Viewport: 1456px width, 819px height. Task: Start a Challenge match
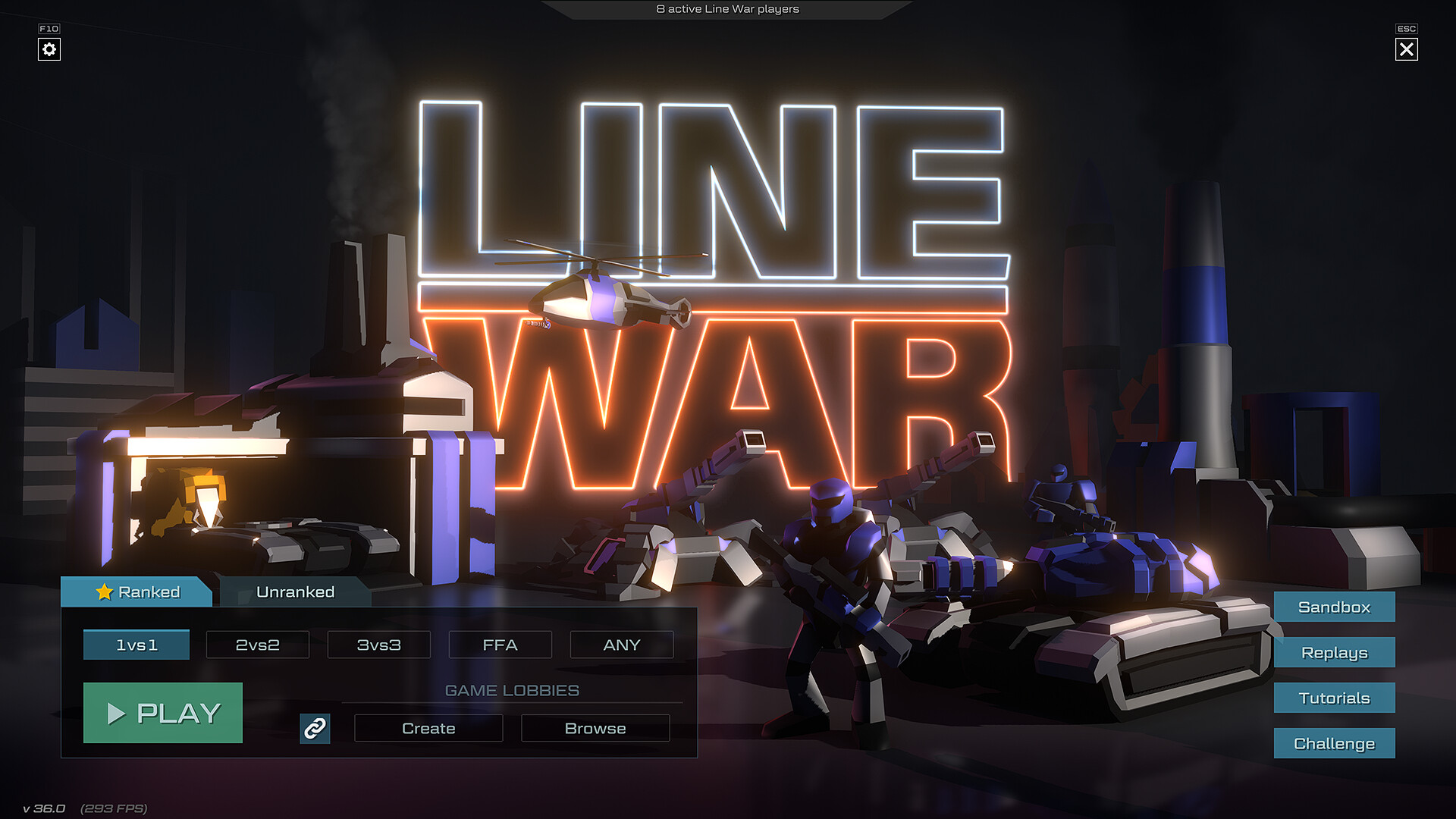click(1334, 744)
